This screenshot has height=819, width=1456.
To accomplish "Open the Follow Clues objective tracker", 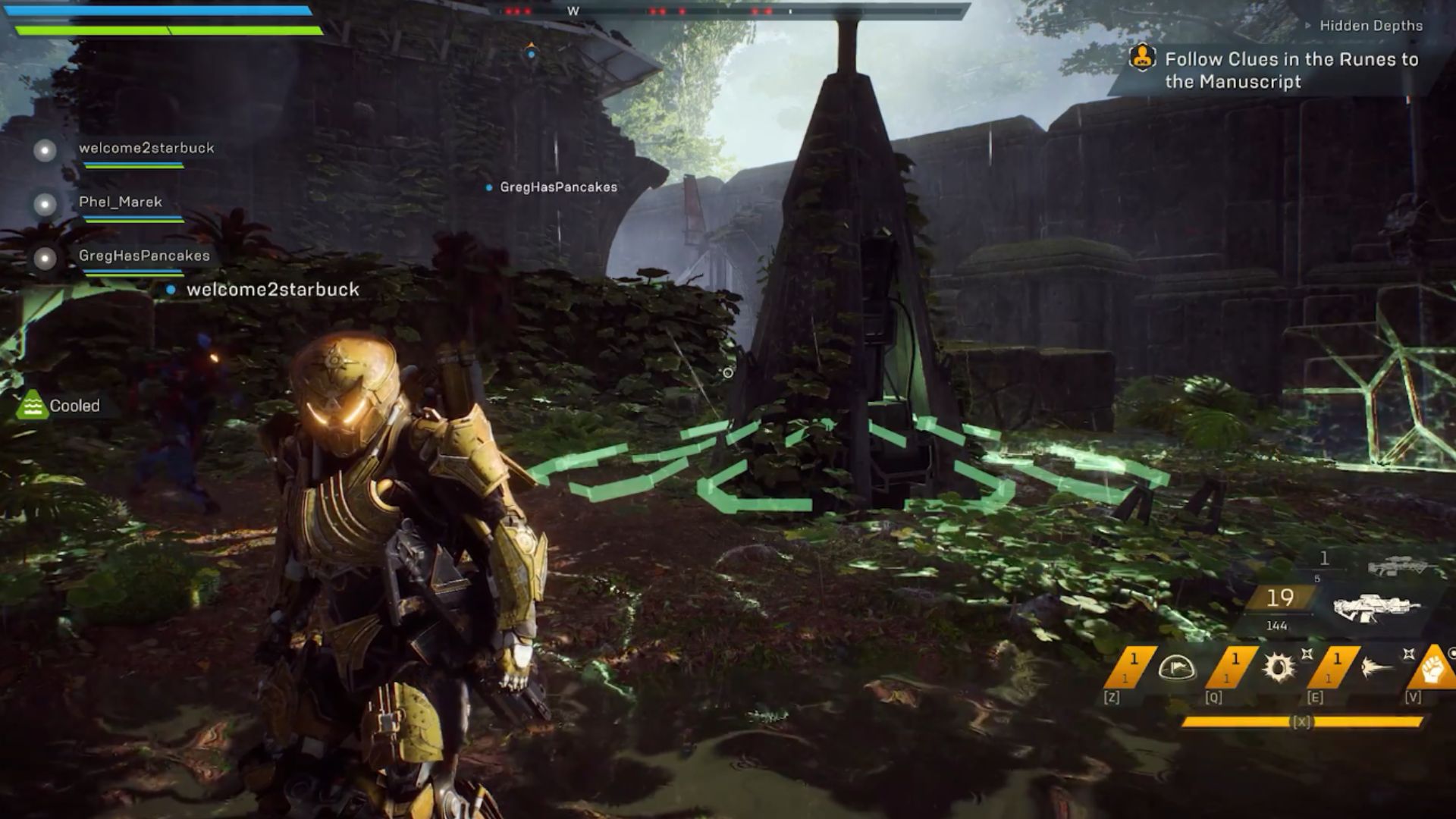I will 1291,70.
